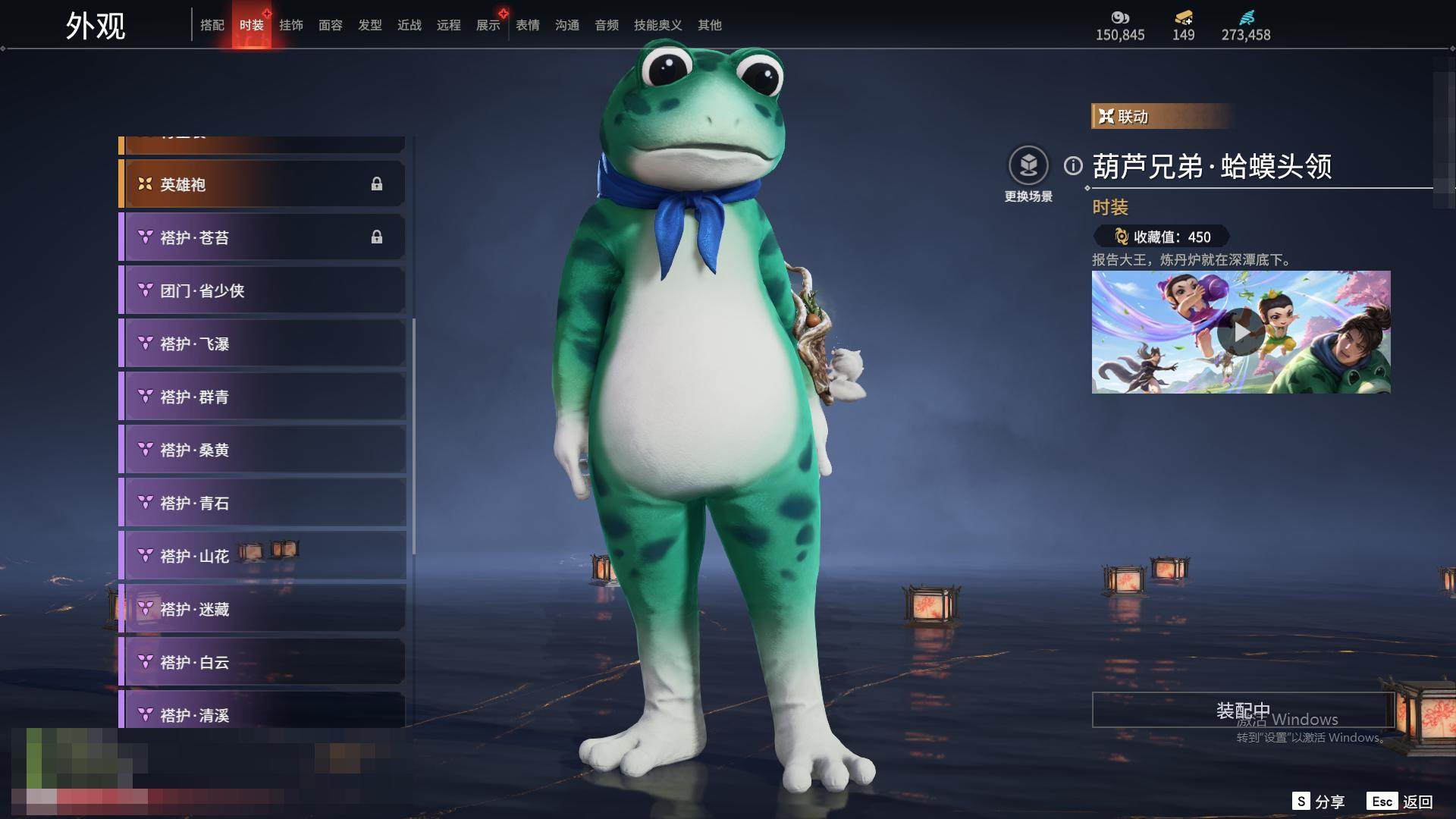Select the 英雄袍 outfit row
This screenshot has height=819, width=1456.
pos(262,184)
